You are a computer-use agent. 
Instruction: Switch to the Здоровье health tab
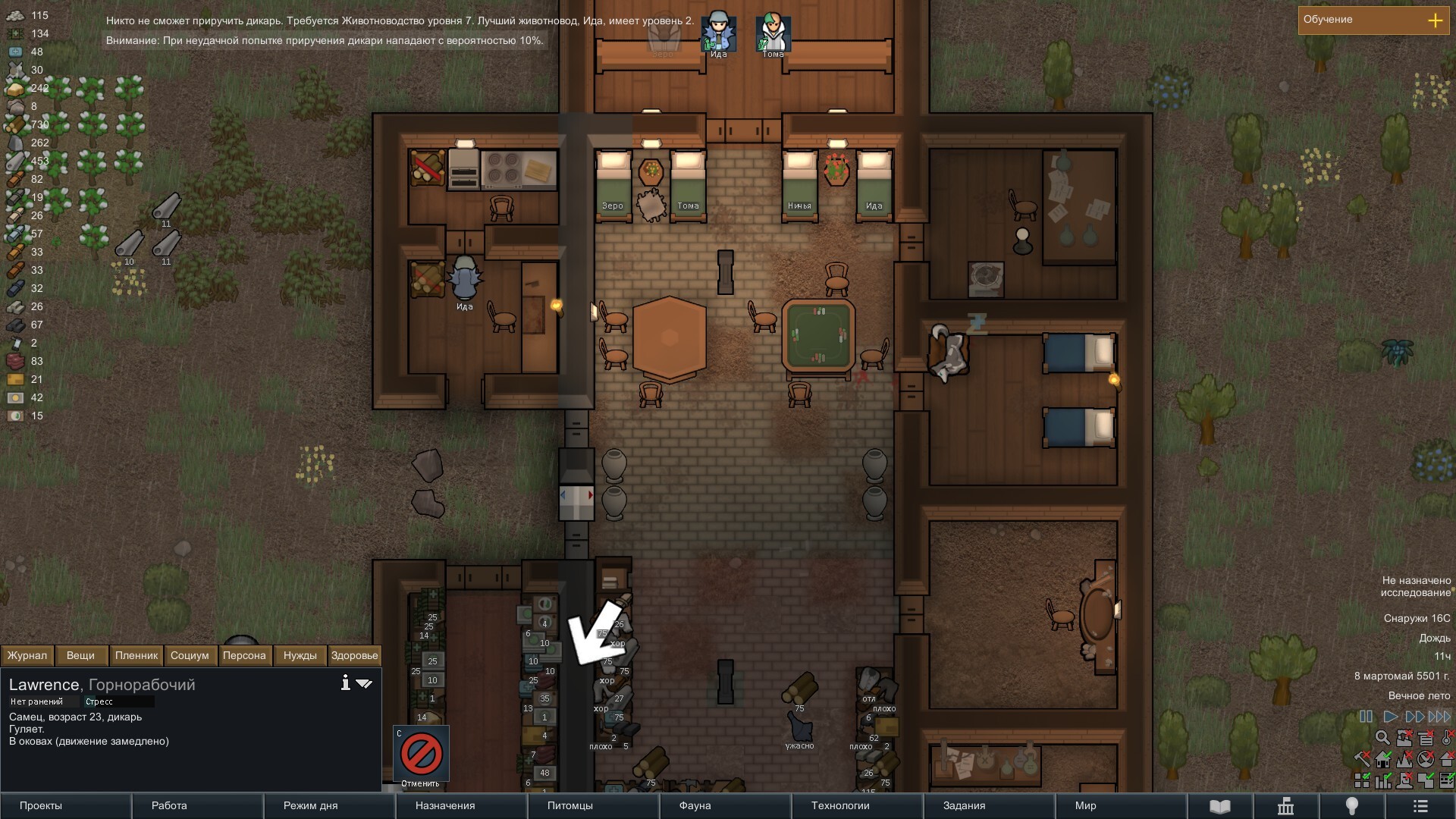click(354, 655)
